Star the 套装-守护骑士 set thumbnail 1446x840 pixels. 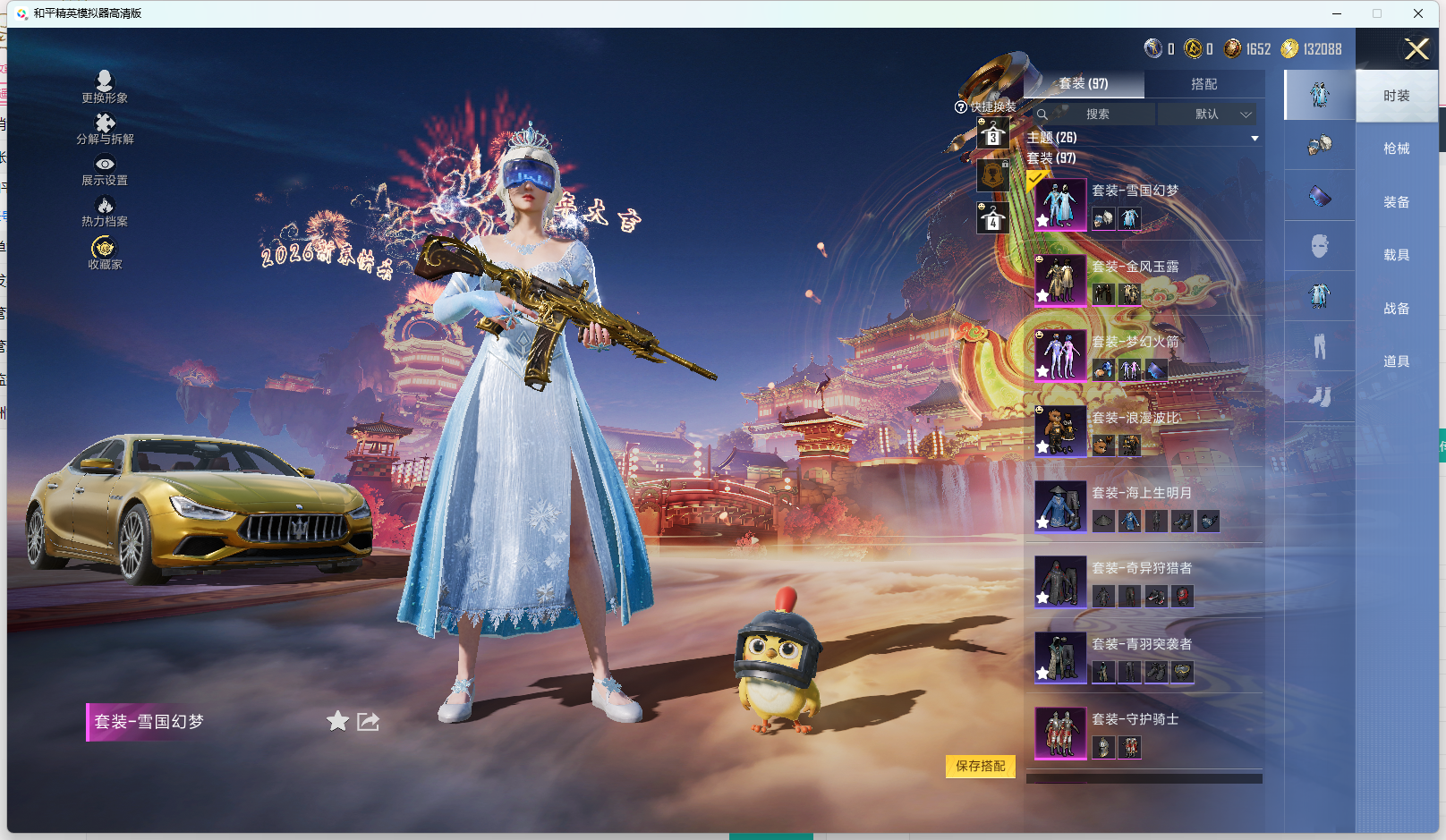[x=1042, y=752]
